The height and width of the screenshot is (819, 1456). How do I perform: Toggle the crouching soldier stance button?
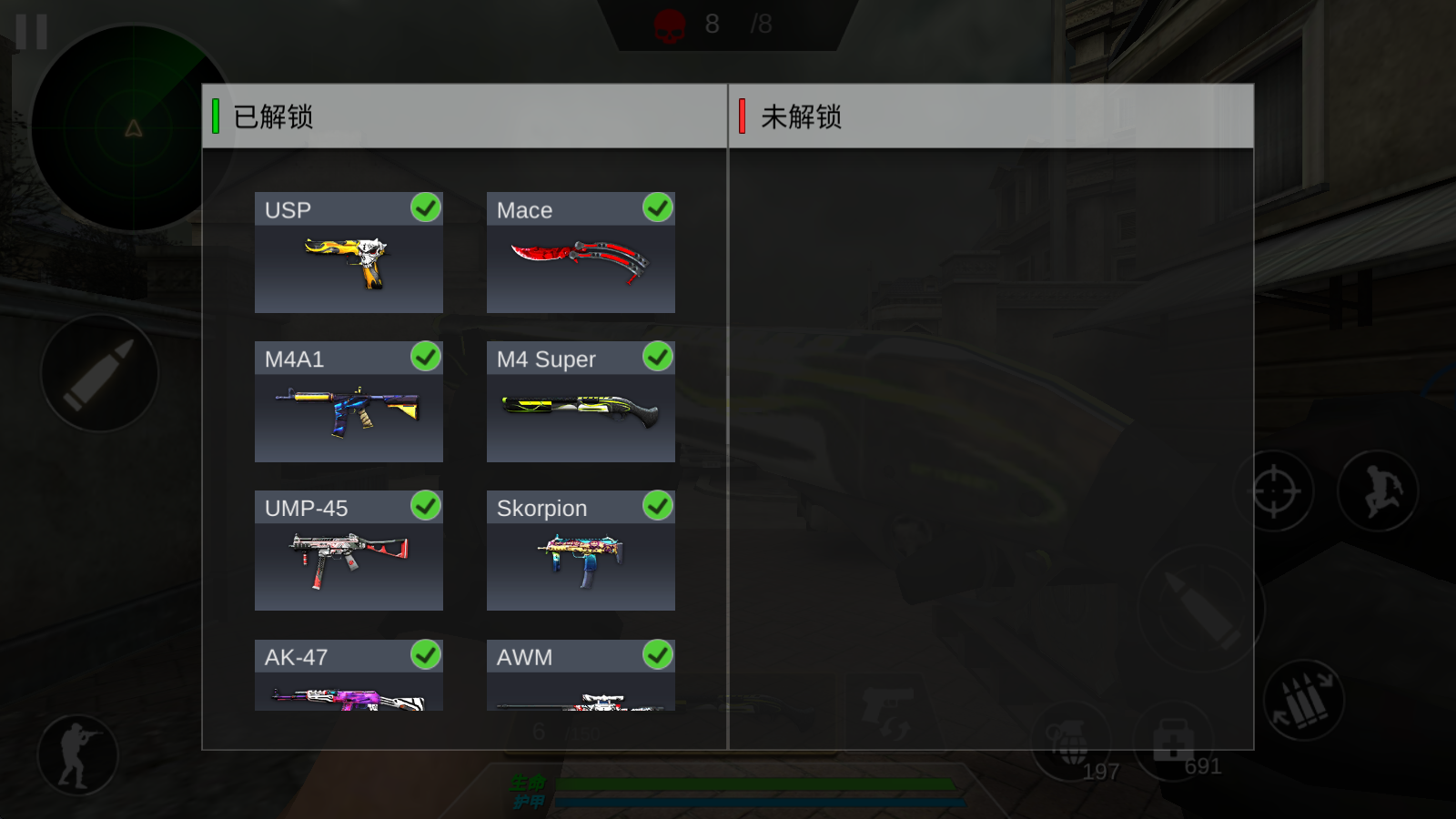(77, 755)
